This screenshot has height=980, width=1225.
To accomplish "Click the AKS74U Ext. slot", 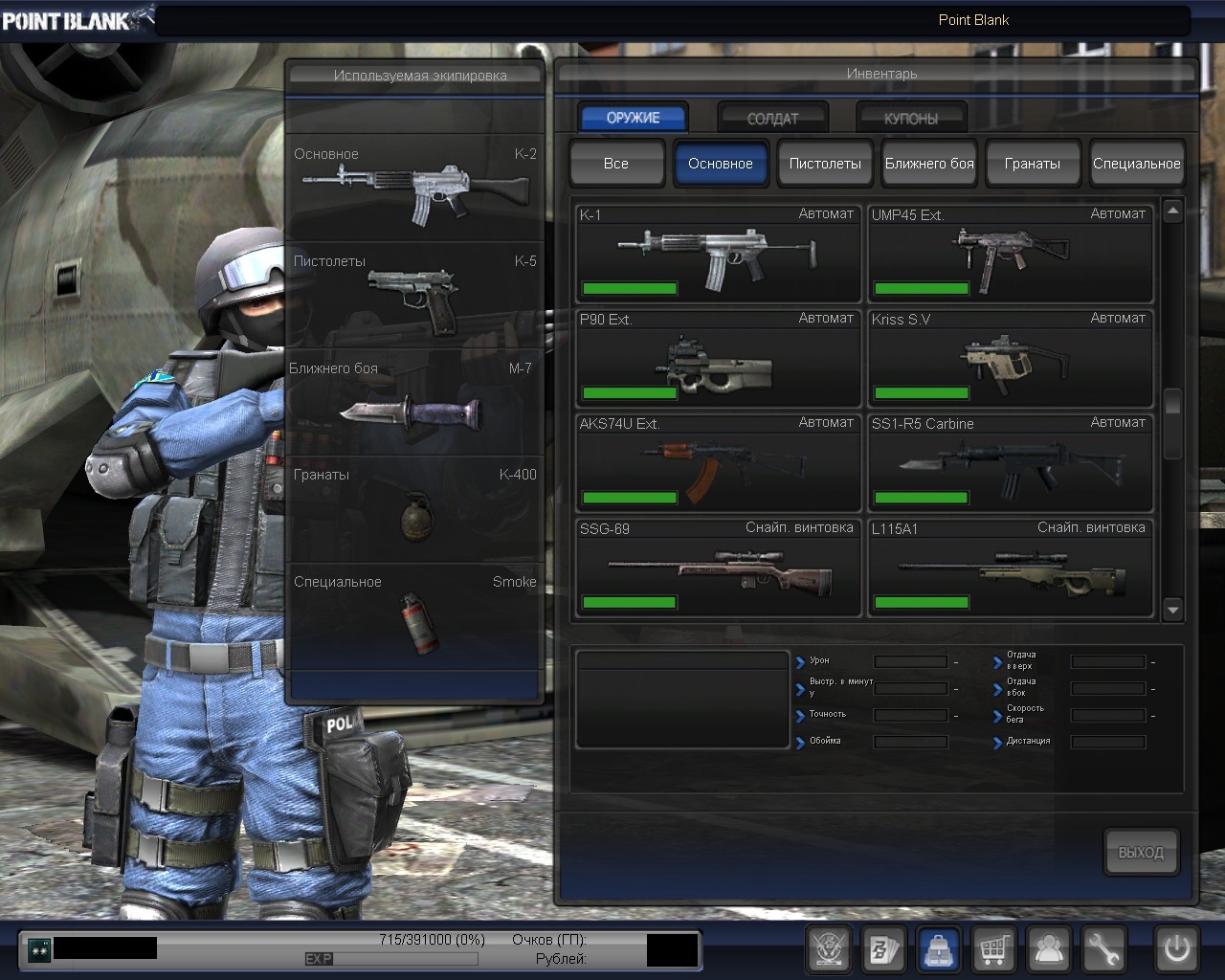I will [x=718, y=462].
